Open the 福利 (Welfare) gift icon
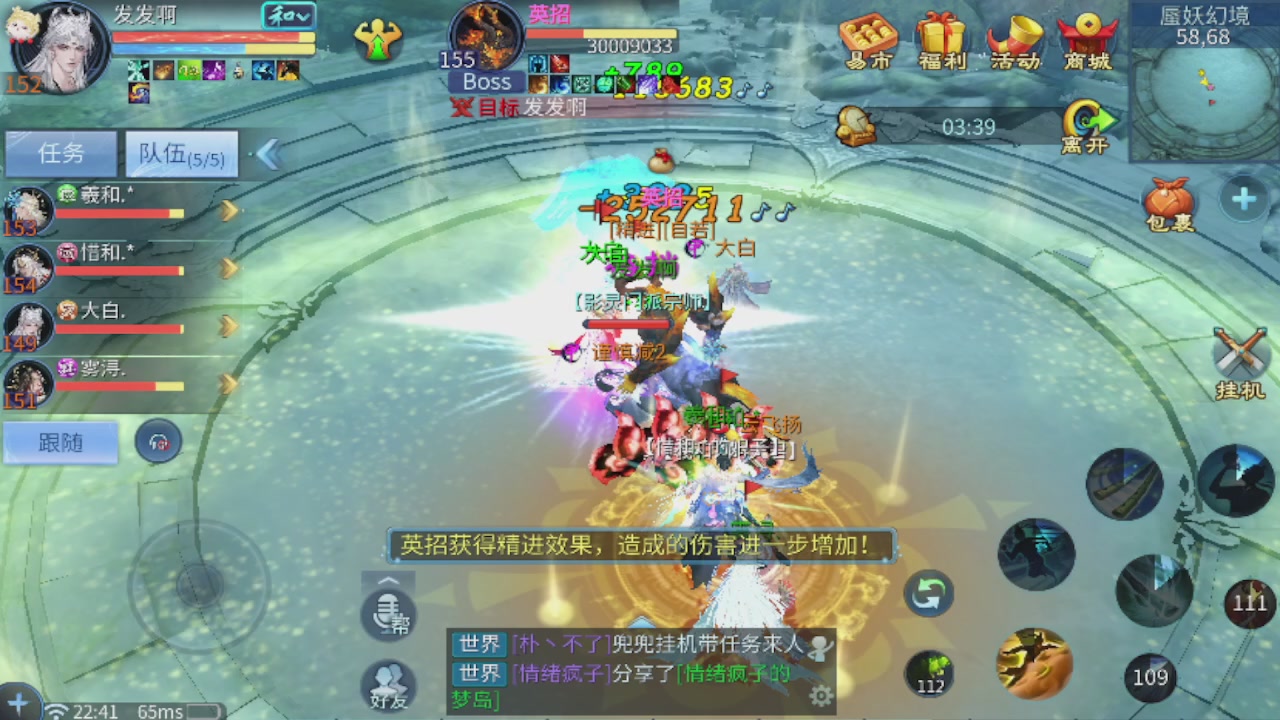This screenshot has width=1280, height=720. point(940,40)
